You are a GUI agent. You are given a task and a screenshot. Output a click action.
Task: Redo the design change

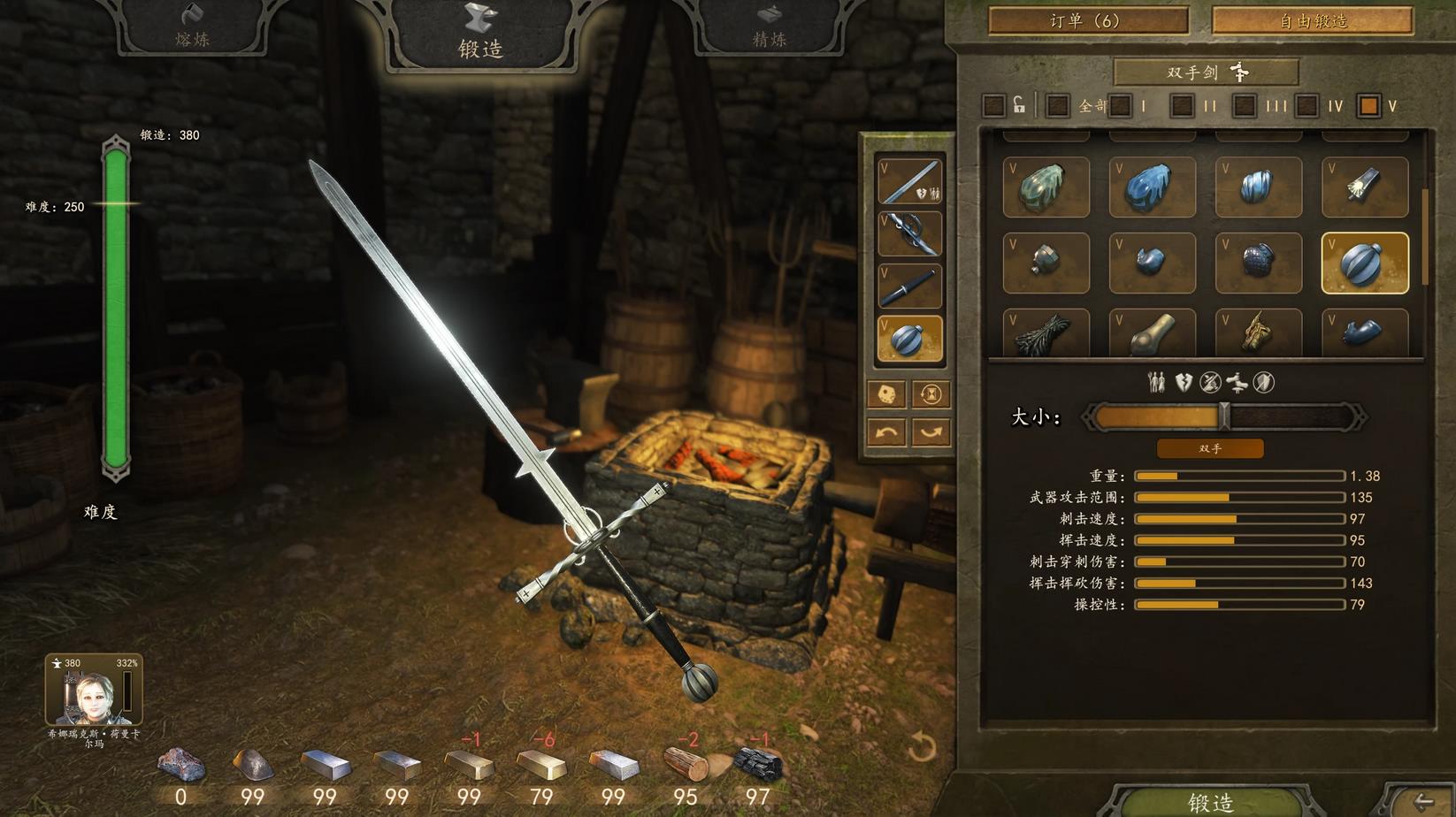pyautogui.click(x=931, y=432)
